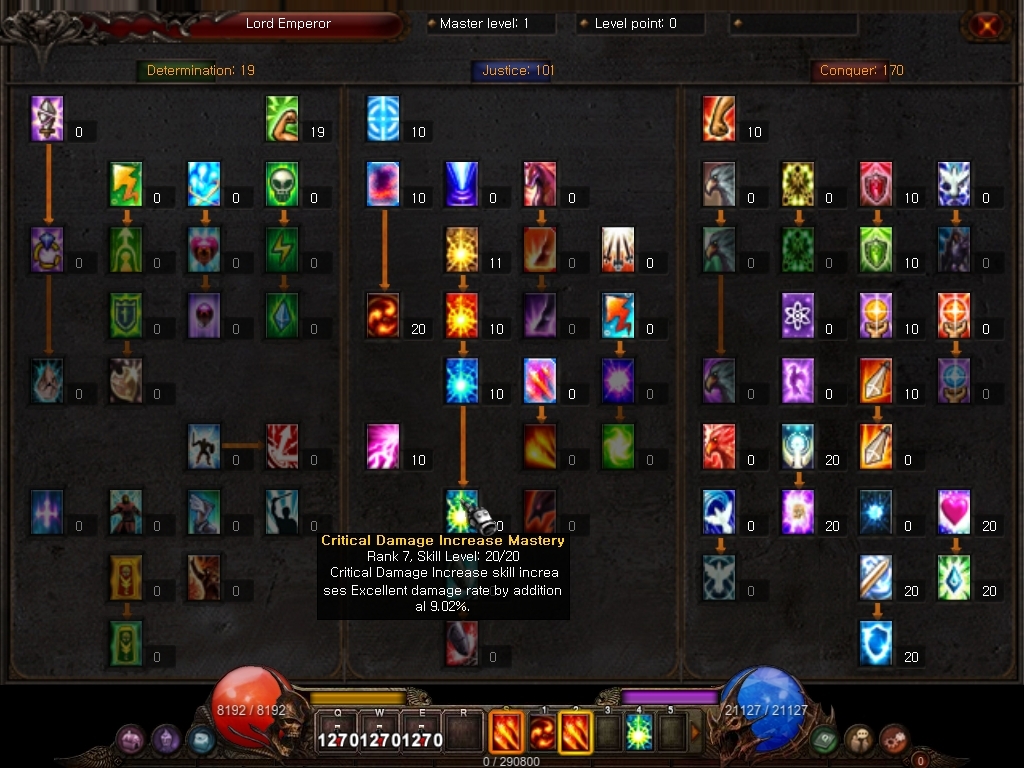
Task: Click the red phoenix skill icon
Action: click(719, 447)
